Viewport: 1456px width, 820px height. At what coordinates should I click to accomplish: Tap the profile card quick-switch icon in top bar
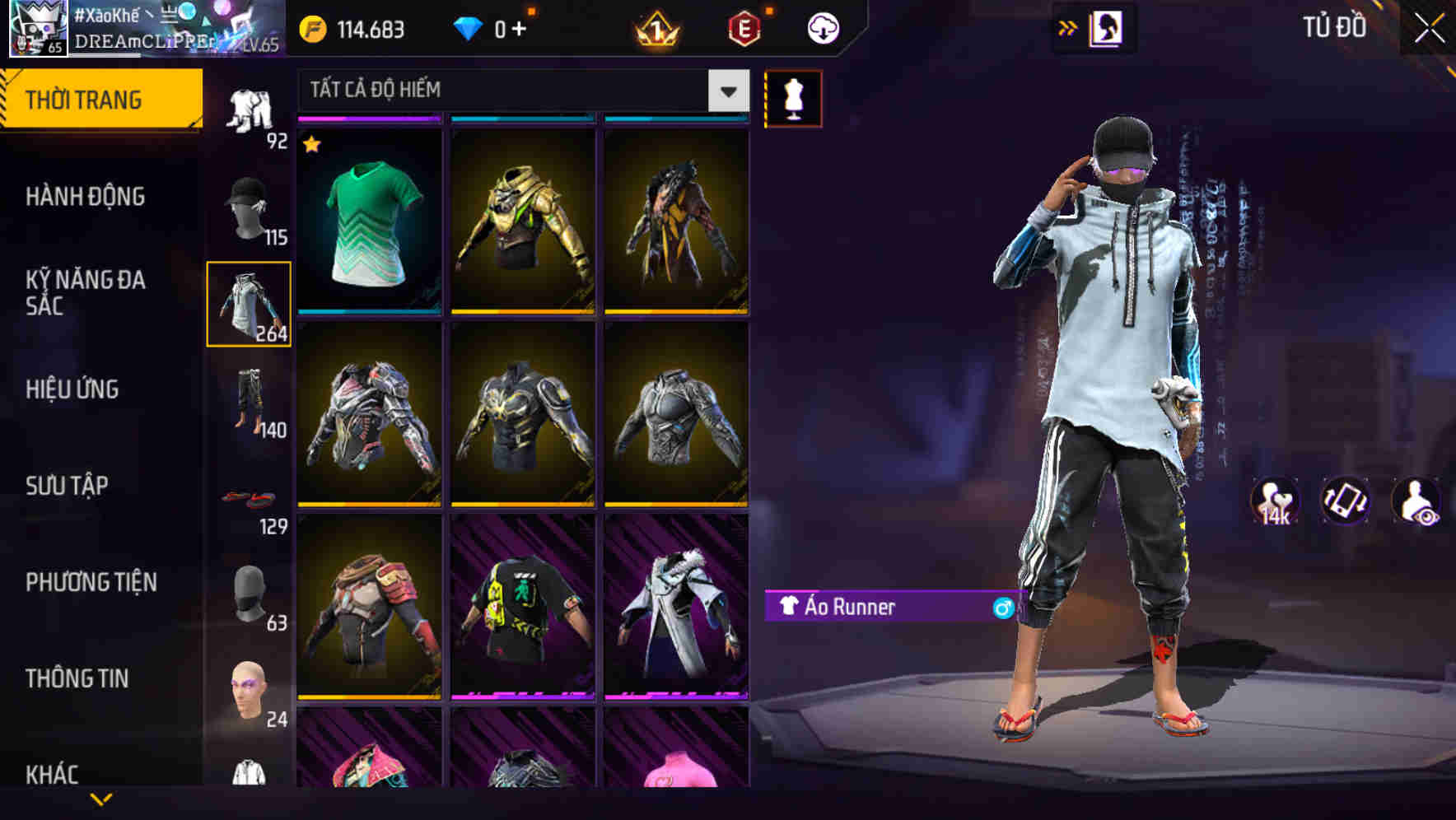click(x=1106, y=27)
